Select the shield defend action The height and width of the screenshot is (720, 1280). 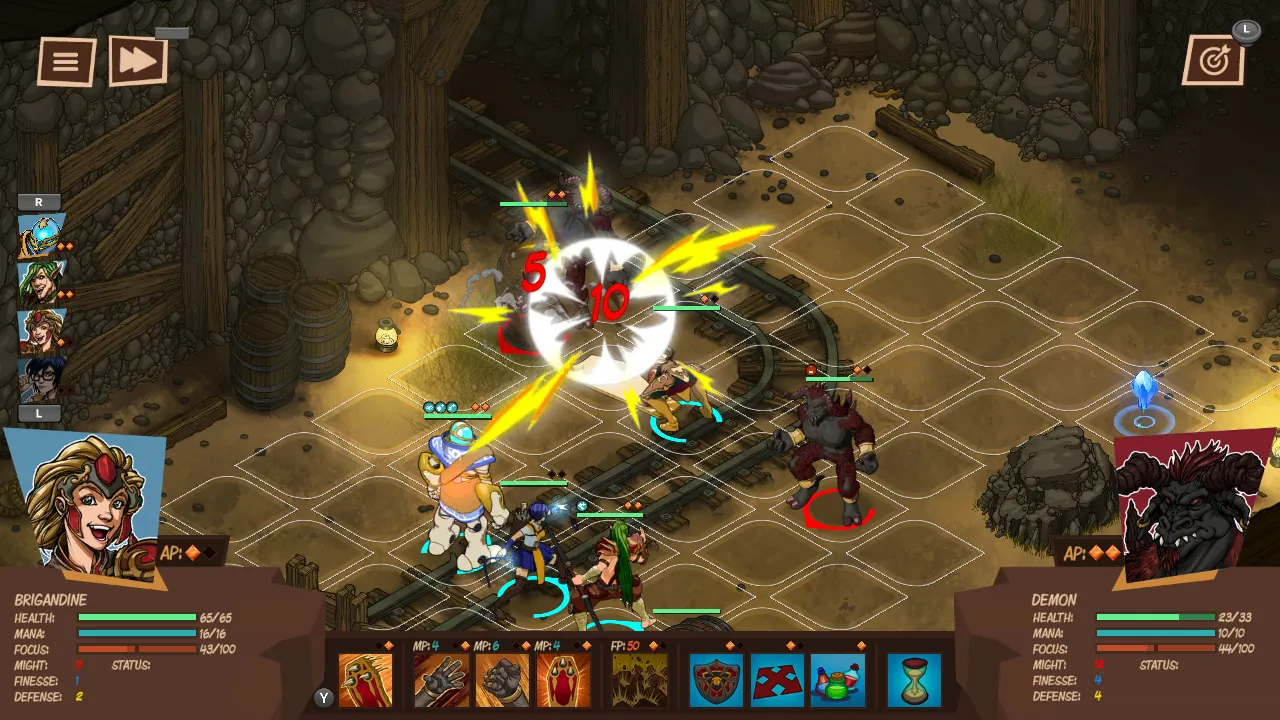[x=716, y=680]
